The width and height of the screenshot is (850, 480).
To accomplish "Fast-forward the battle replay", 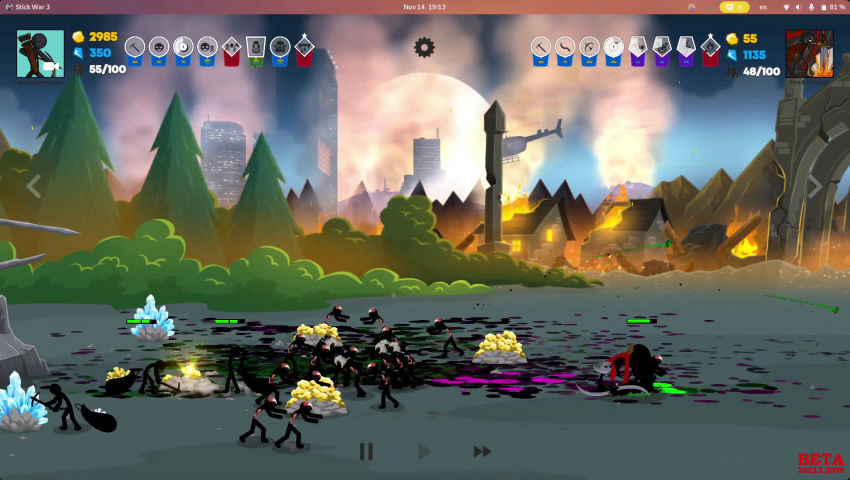I will click(482, 452).
